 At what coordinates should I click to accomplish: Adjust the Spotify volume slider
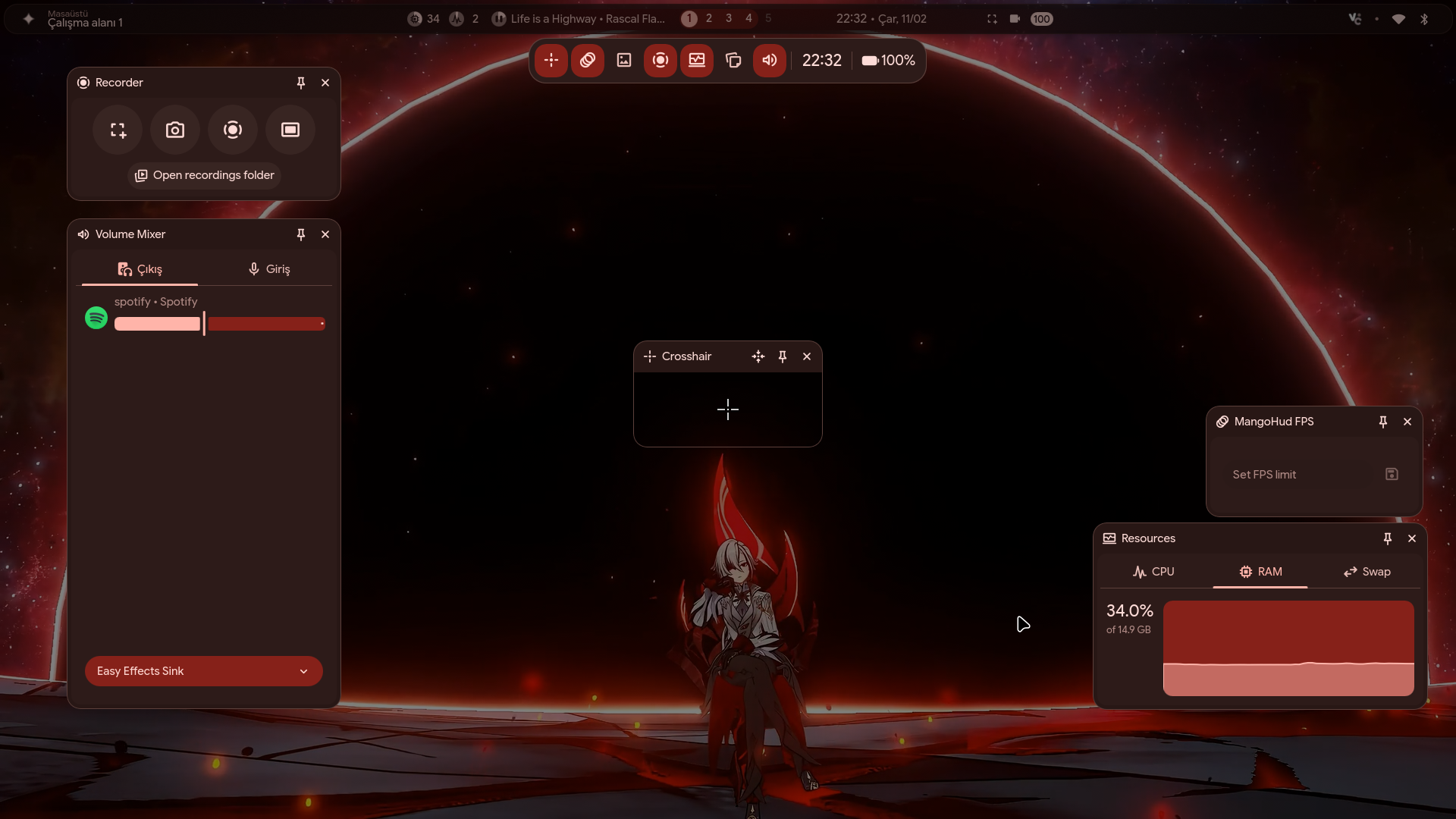(204, 324)
